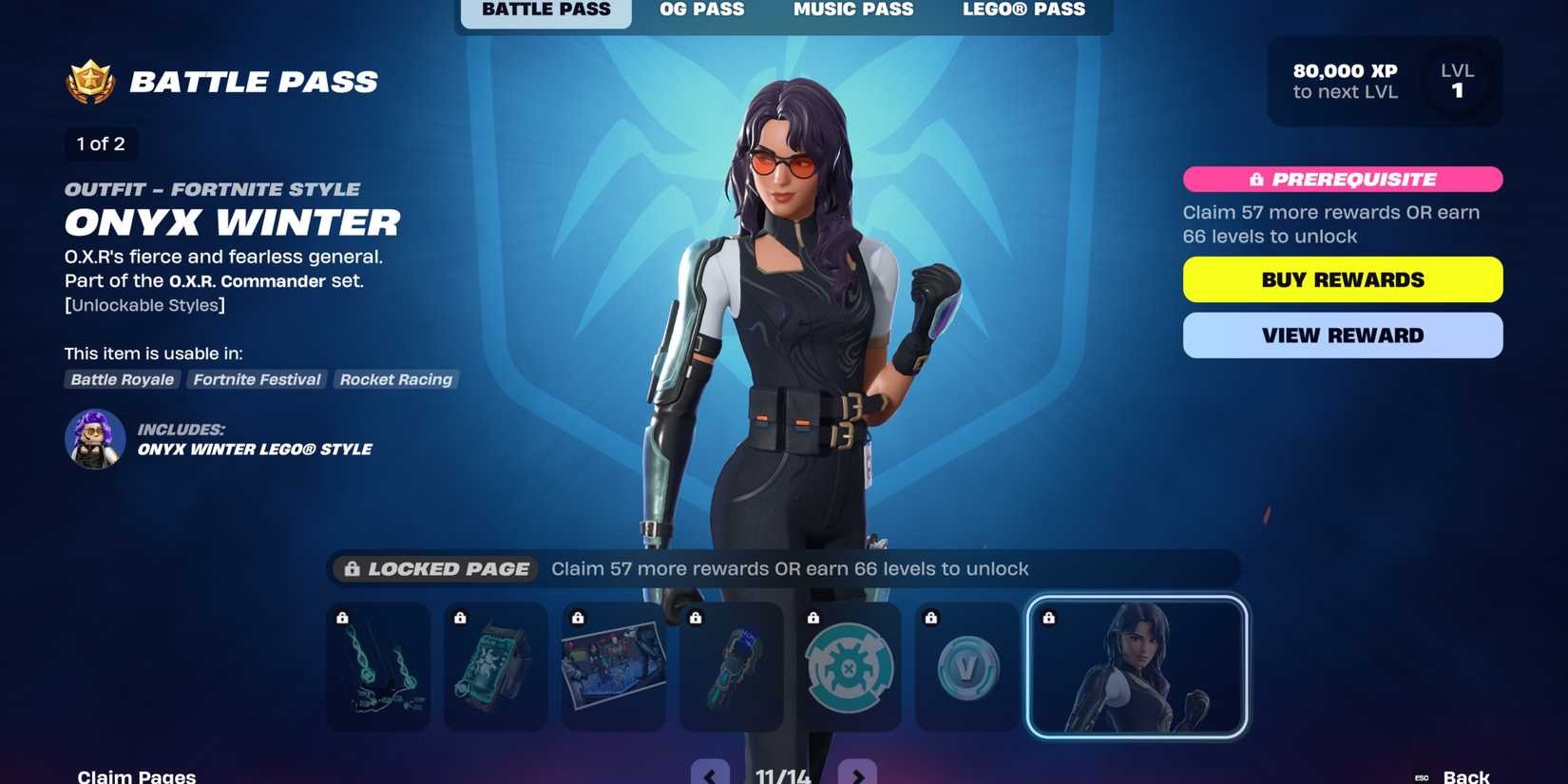Select the Onyx Winter outfit thumbnail

point(1137,666)
